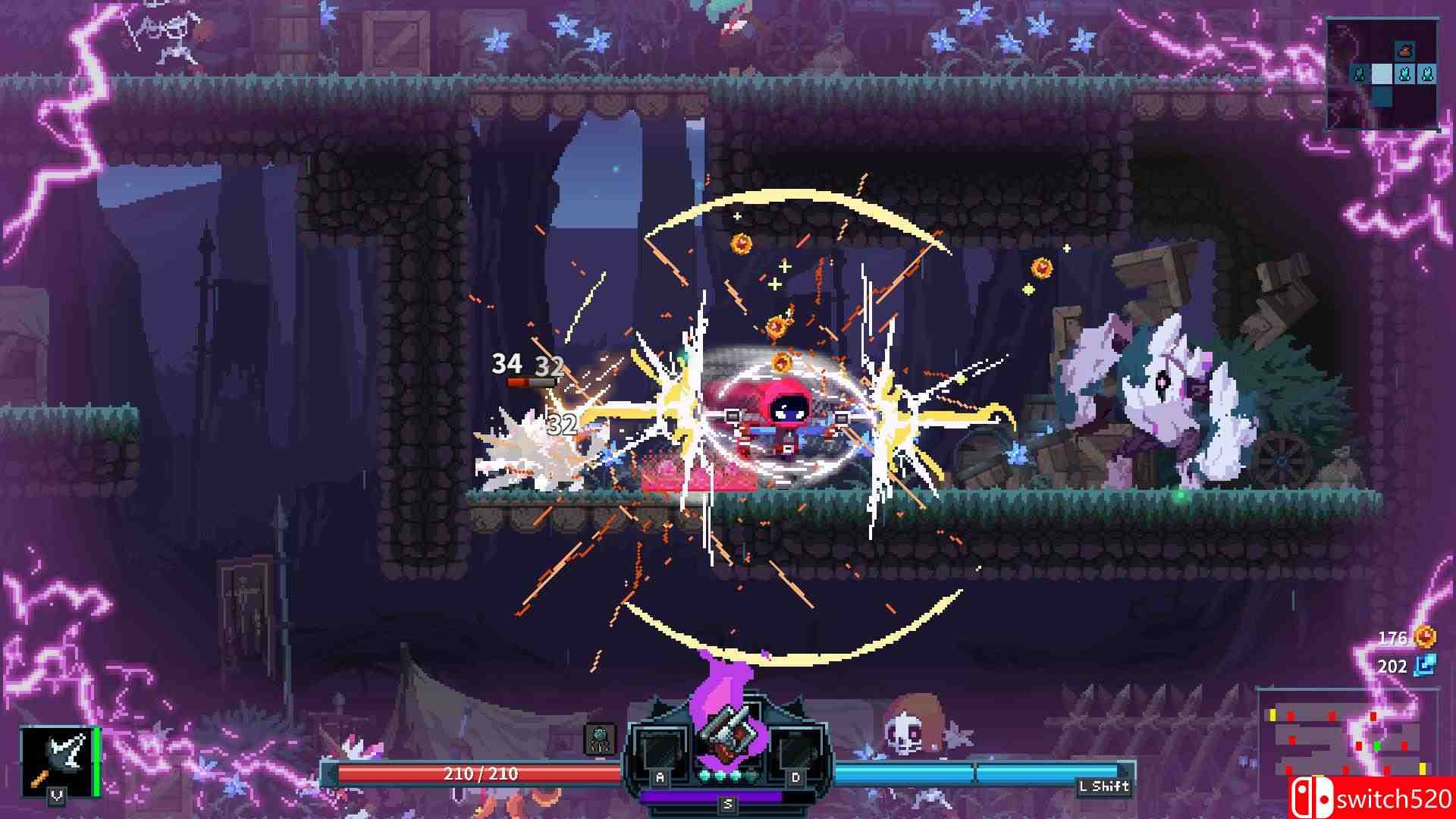Open the A key prompt on the hotbar
This screenshot has height=819, width=1456.
point(660,777)
